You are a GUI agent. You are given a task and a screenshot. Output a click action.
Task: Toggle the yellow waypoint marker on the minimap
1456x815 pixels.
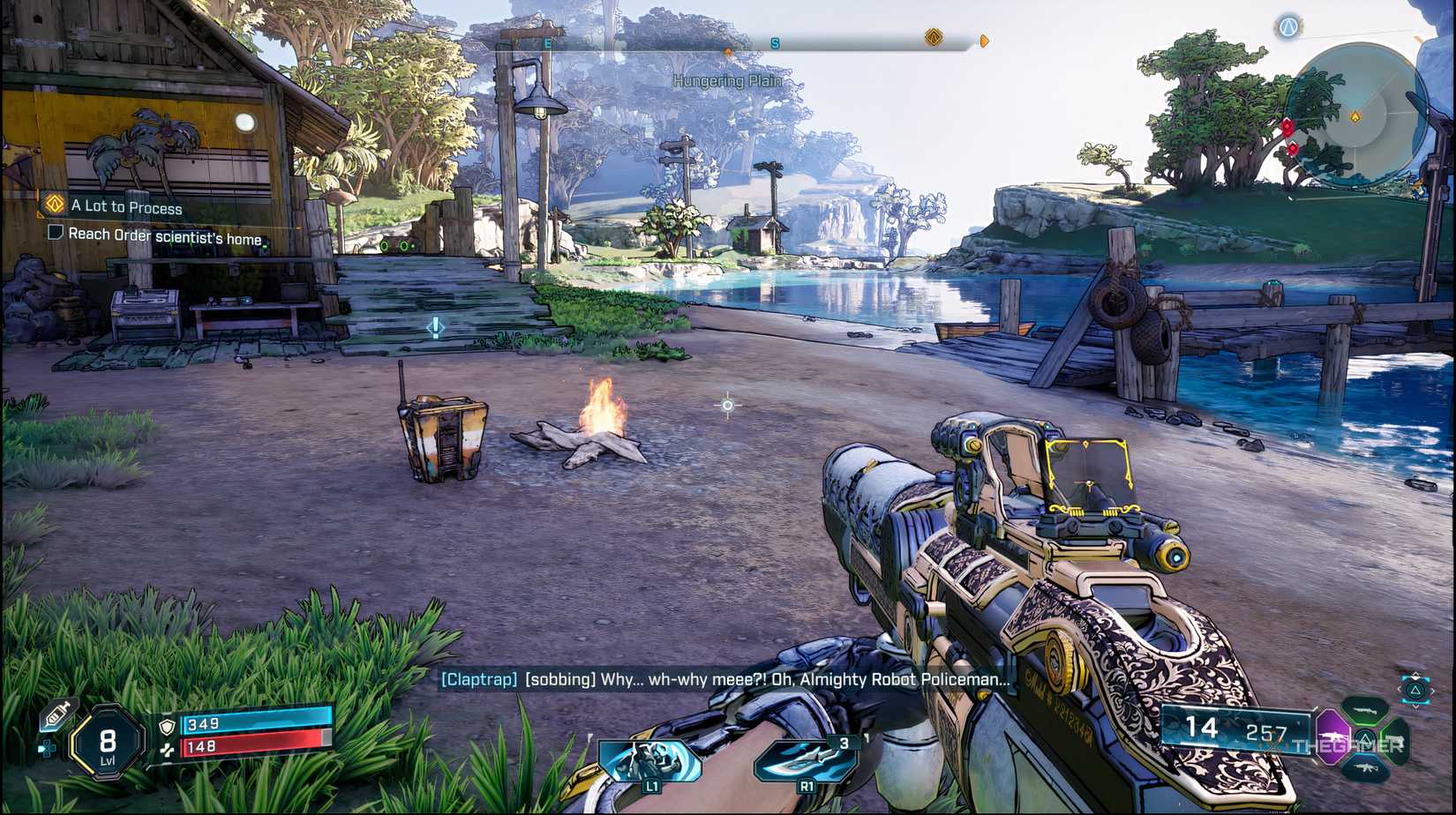point(1355,116)
